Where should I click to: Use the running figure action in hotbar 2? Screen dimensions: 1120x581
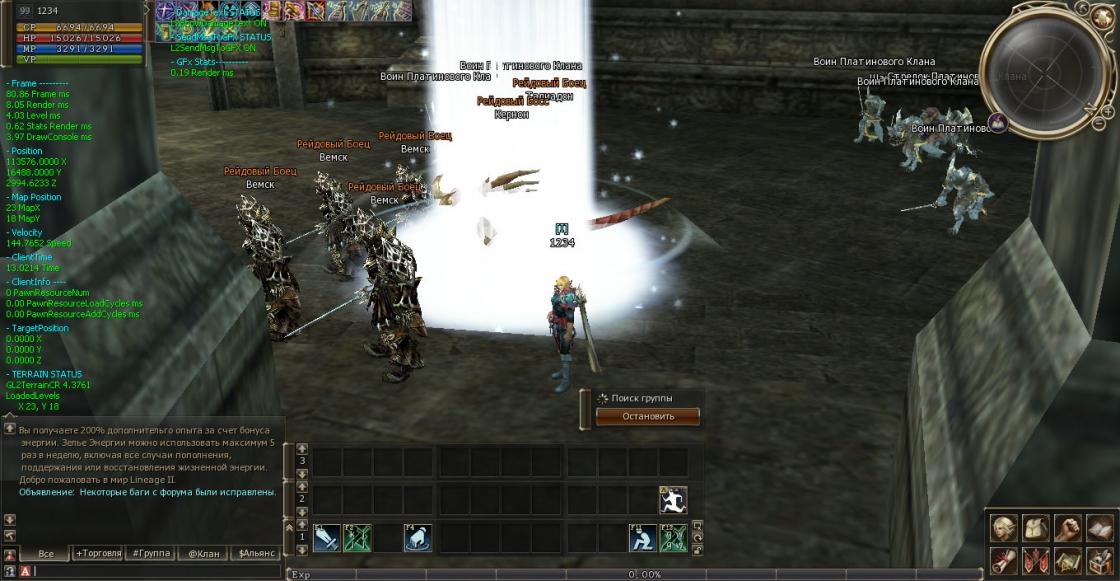tap(673, 500)
